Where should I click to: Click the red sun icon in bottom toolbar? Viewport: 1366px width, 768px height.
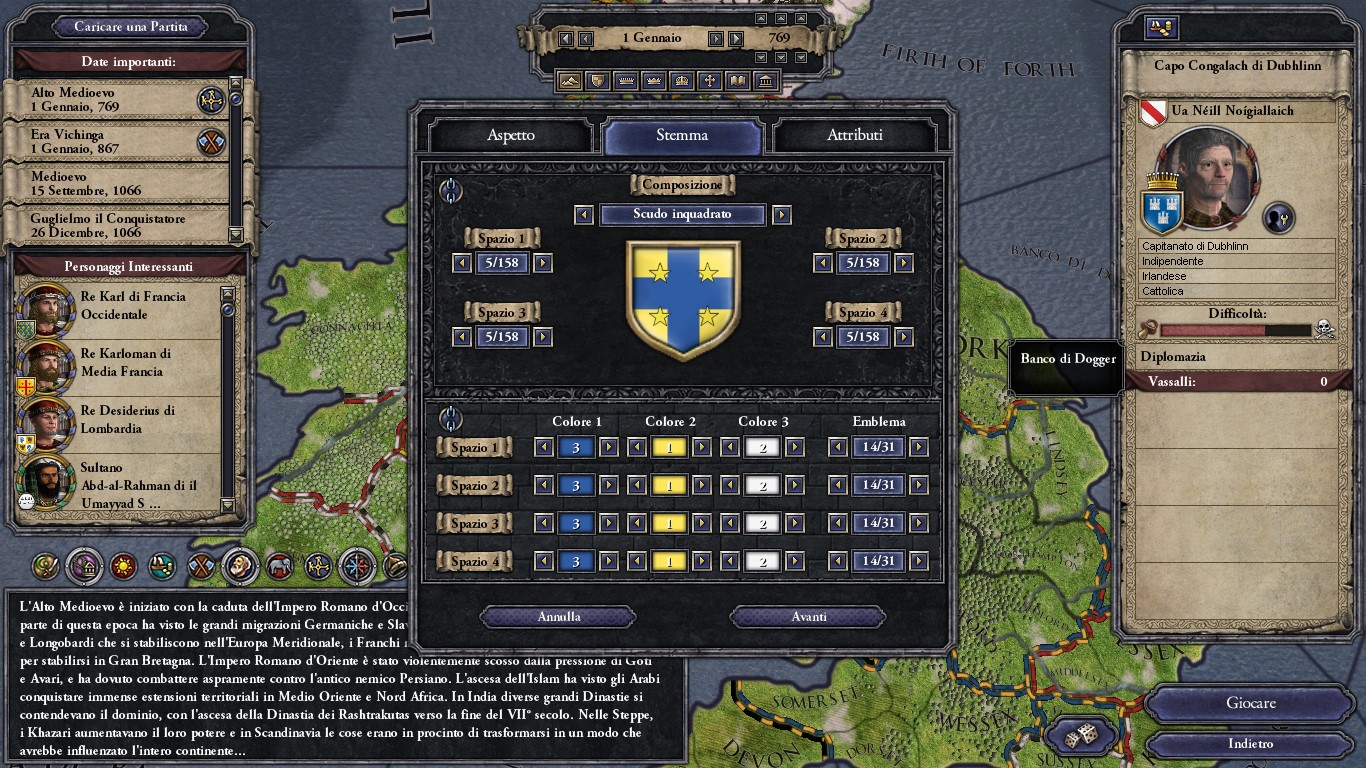pyautogui.click(x=125, y=567)
